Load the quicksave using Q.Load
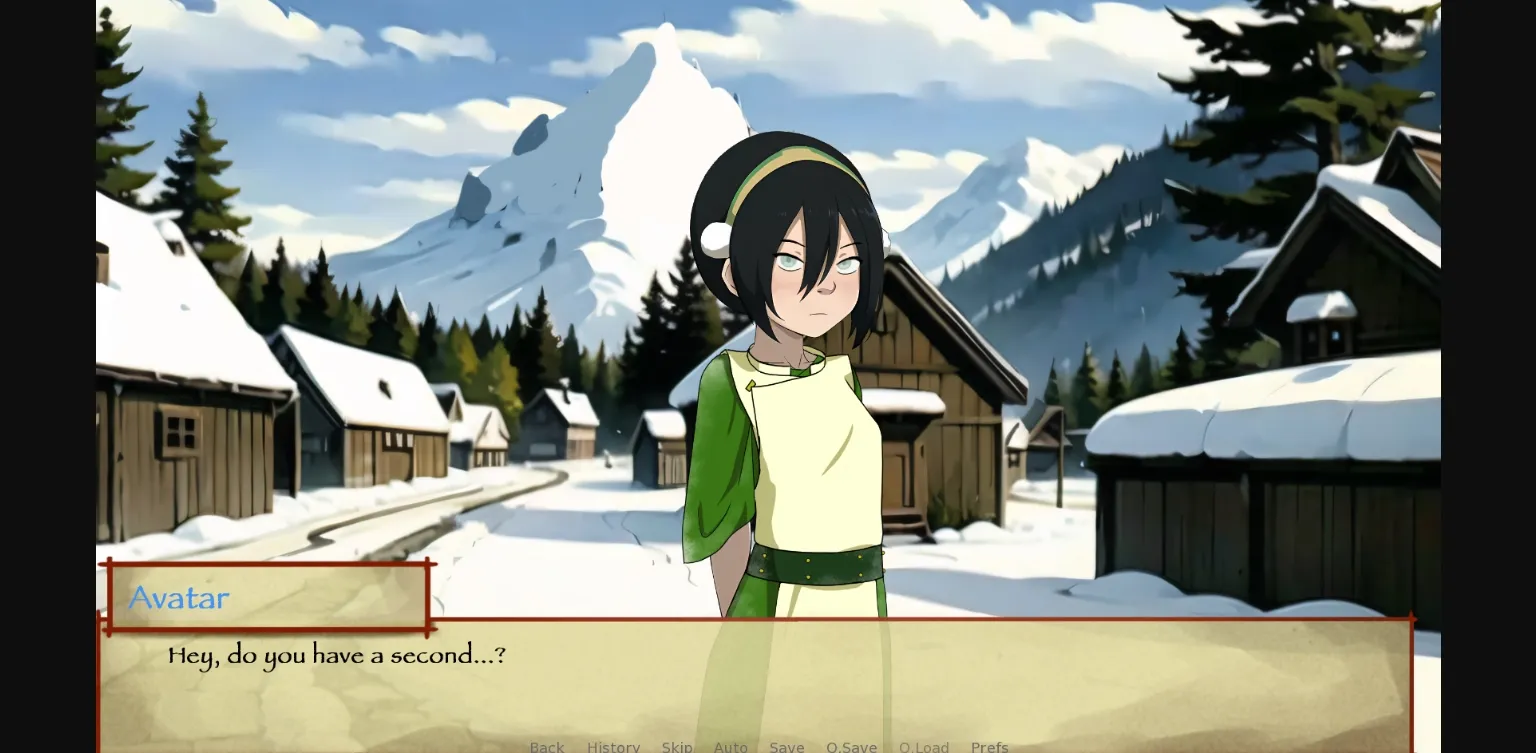 (x=923, y=746)
